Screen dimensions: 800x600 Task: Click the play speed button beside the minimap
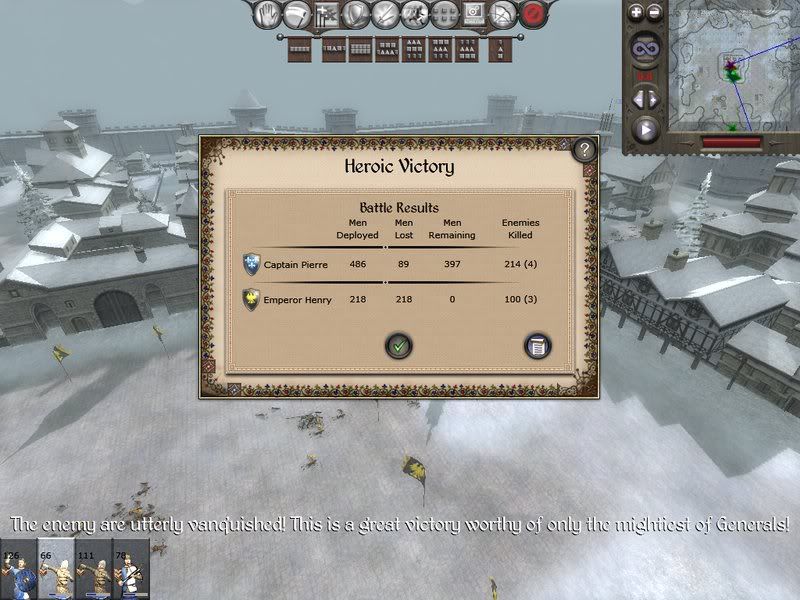point(645,129)
